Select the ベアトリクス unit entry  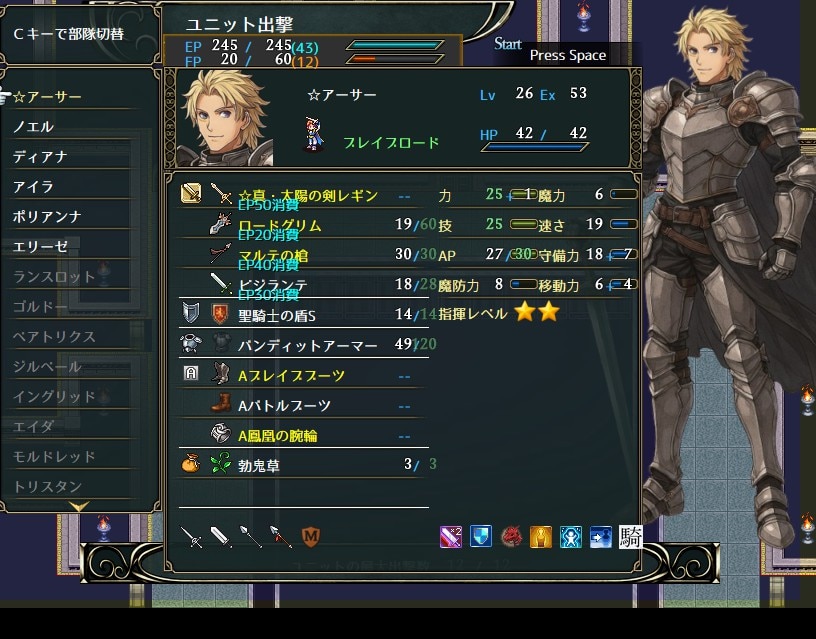pyautogui.click(x=54, y=336)
